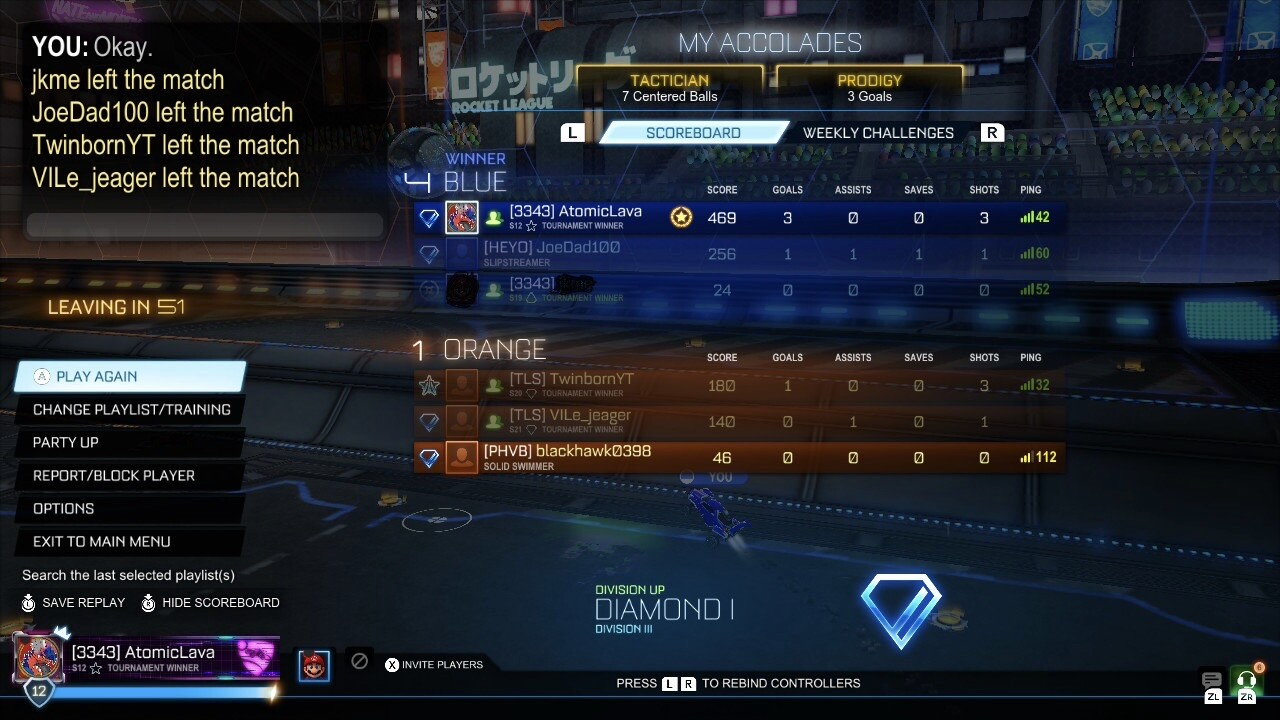Screen dimensions: 1280x720
Task: Open the quick chat ZL icon
Action: (1211, 679)
